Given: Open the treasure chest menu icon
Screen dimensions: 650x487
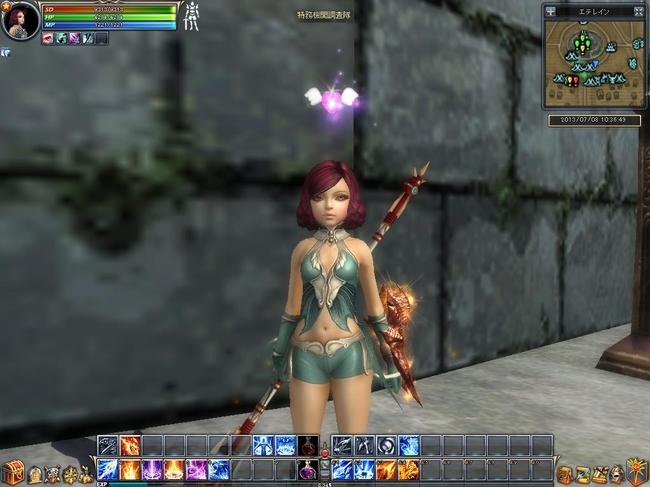Looking at the screenshot, I should pyautogui.click(x=11, y=473).
